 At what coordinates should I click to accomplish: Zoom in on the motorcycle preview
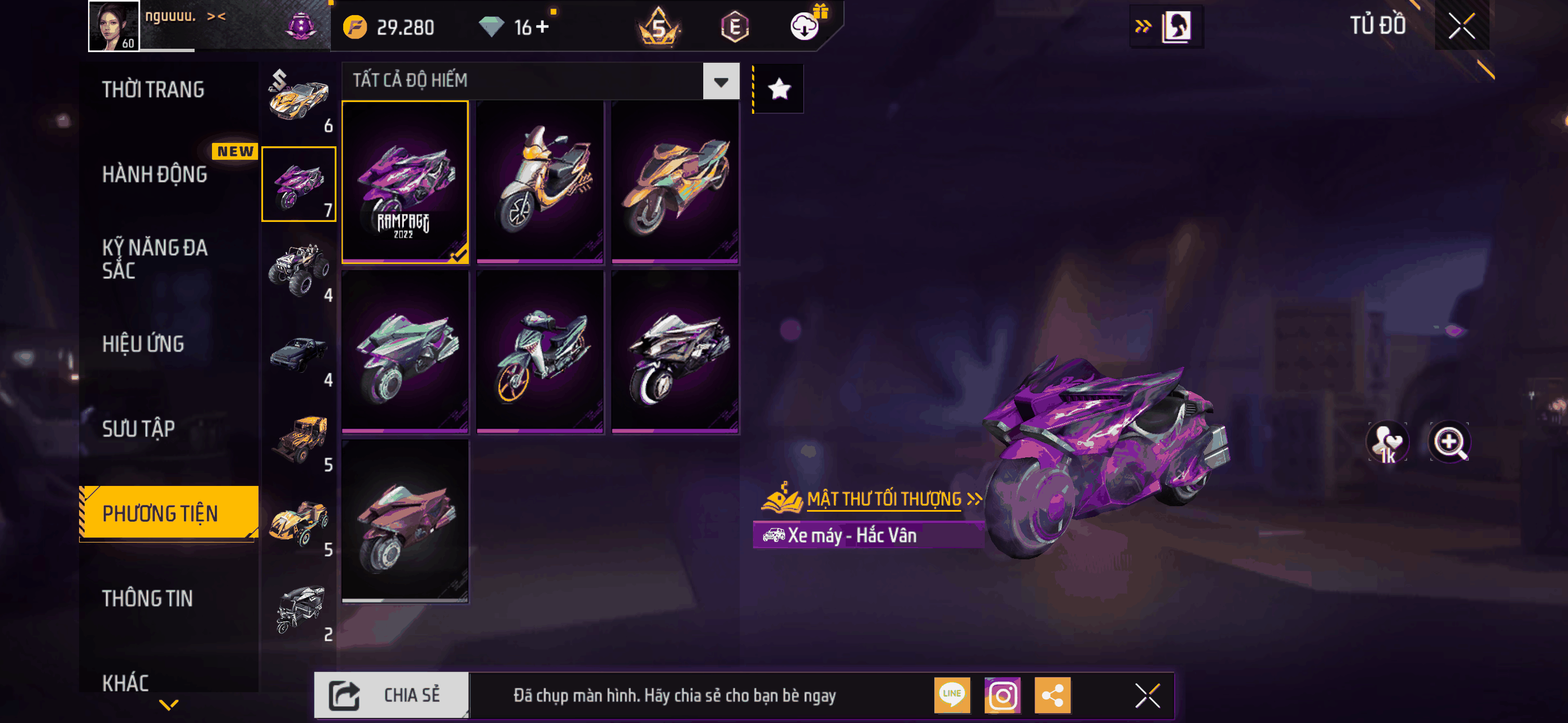pos(1449,442)
